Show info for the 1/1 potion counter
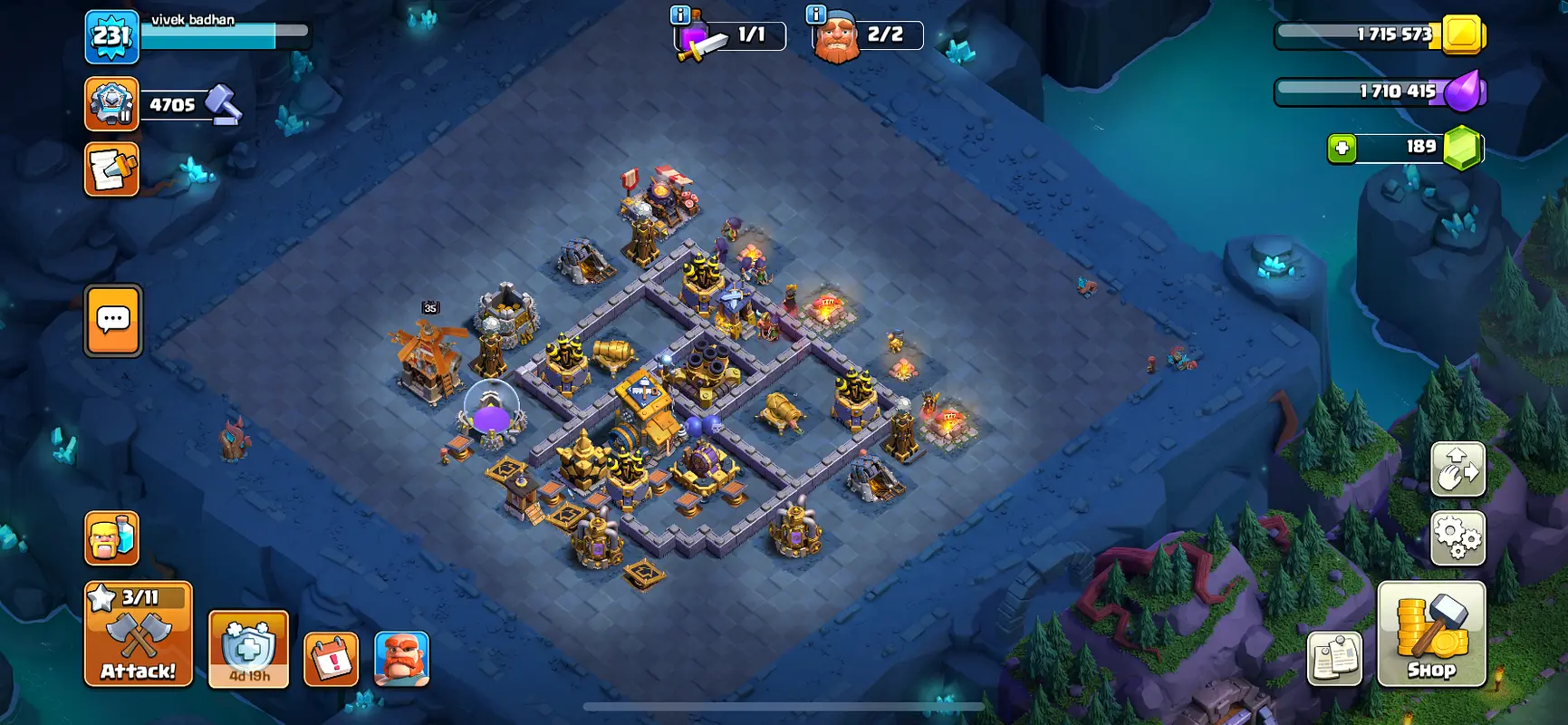The image size is (1568, 725). pyautogui.click(x=679, y=14)
